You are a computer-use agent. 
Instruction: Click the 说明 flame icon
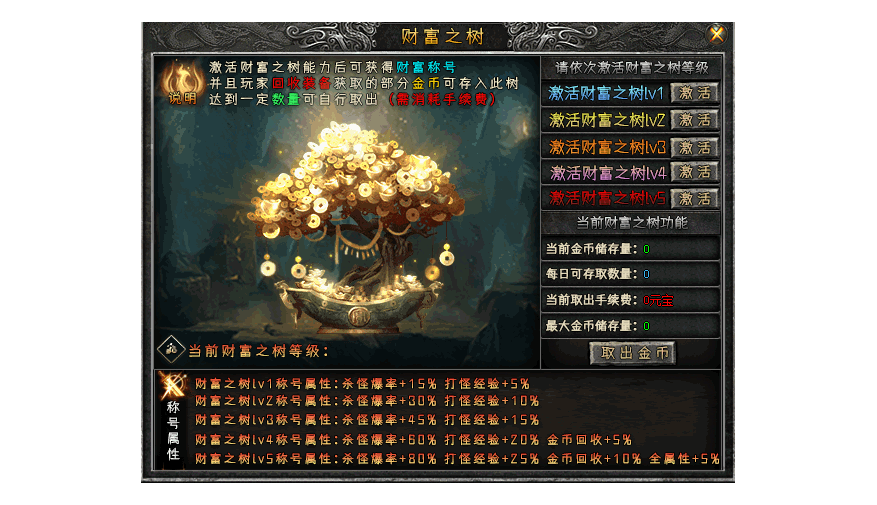pyautogui.click(x=181, y=82)
